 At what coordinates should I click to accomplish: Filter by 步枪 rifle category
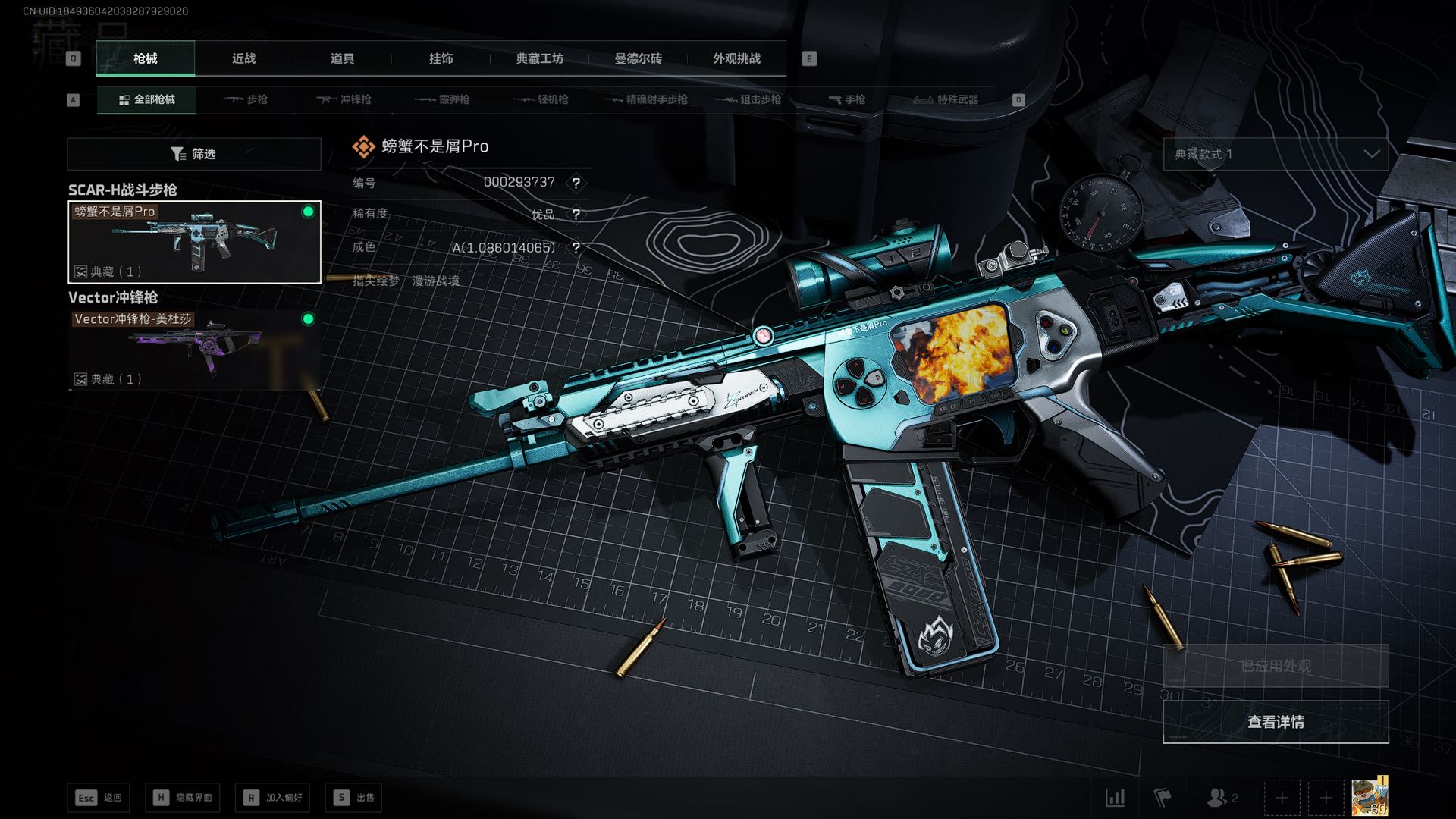pyautogui.click(x=246, y=99)
